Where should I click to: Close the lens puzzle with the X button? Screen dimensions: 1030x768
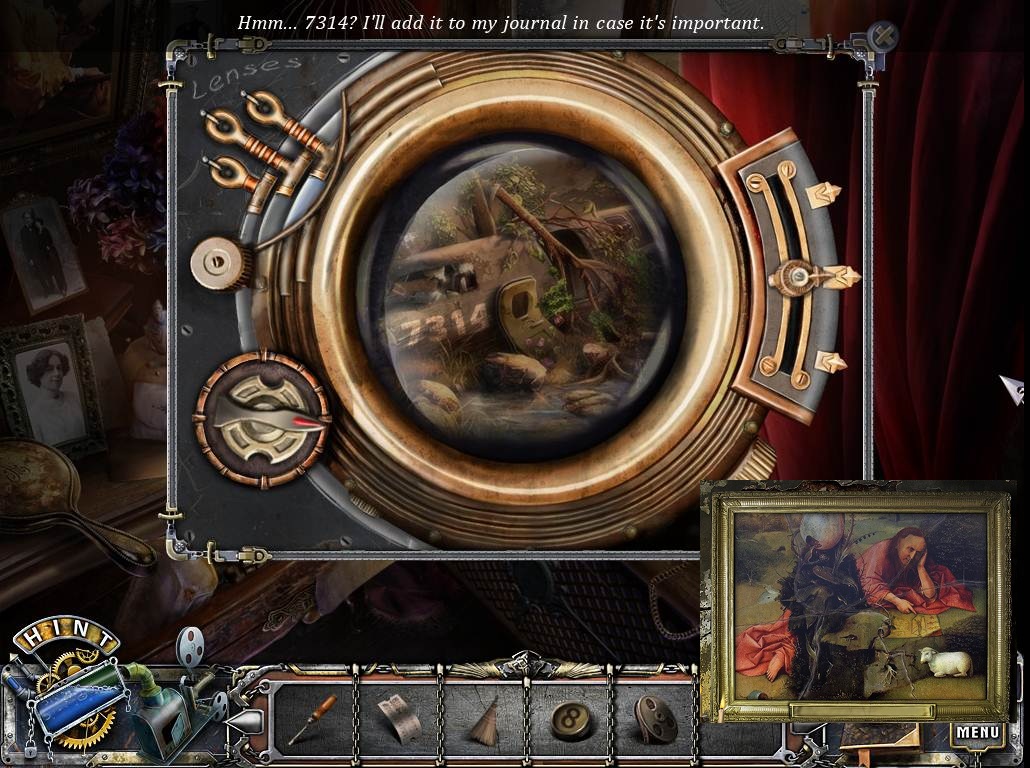click(x=883, y=37)
